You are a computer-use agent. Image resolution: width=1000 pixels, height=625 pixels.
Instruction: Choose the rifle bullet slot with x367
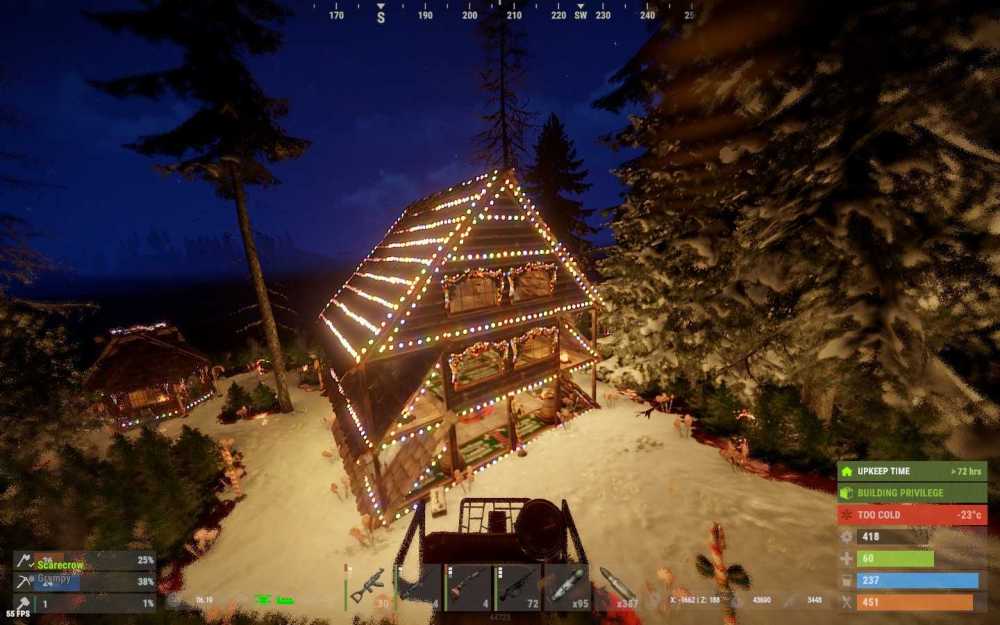[x=620, y=586]
